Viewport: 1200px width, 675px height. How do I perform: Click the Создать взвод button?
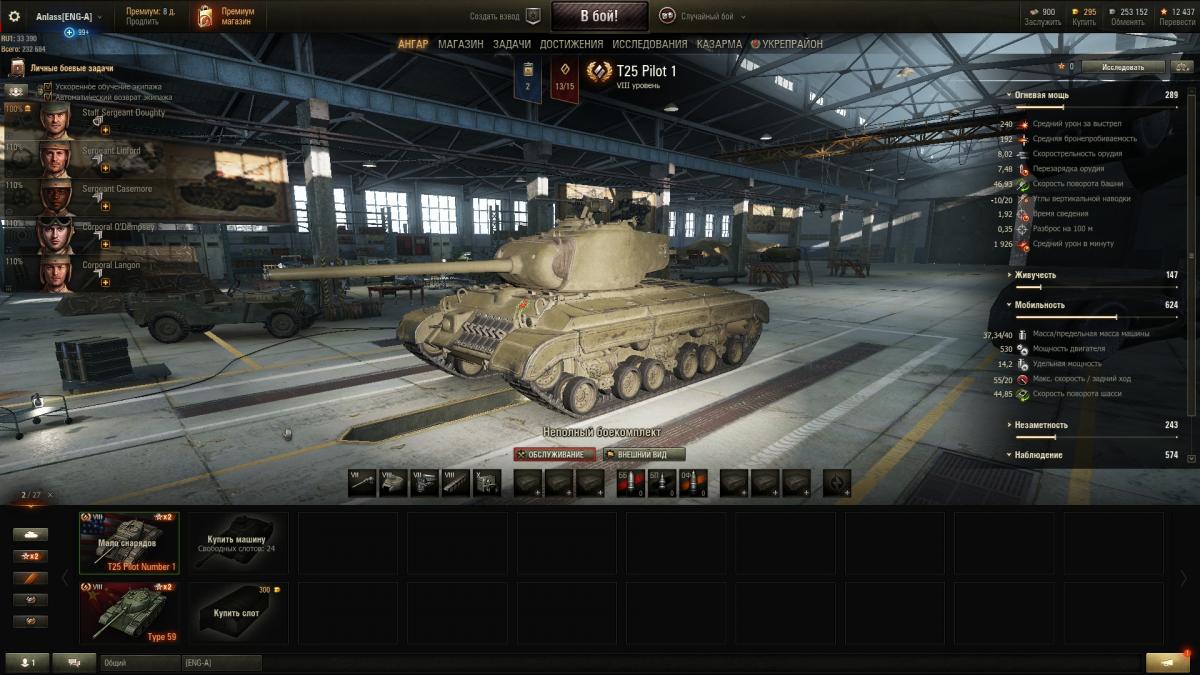pyautogui.click(x=505, y=16)
